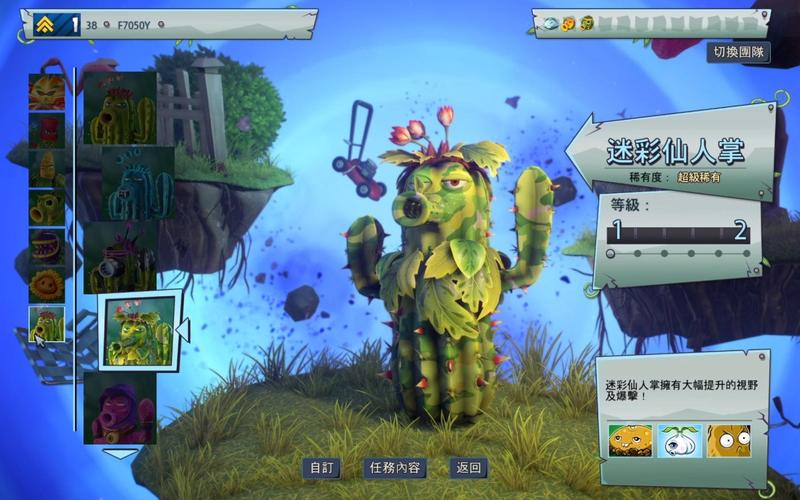The image size is (800, 500).
Task: Choose the purple cactus variant at the bottom
Action: (x=120, y=408)
